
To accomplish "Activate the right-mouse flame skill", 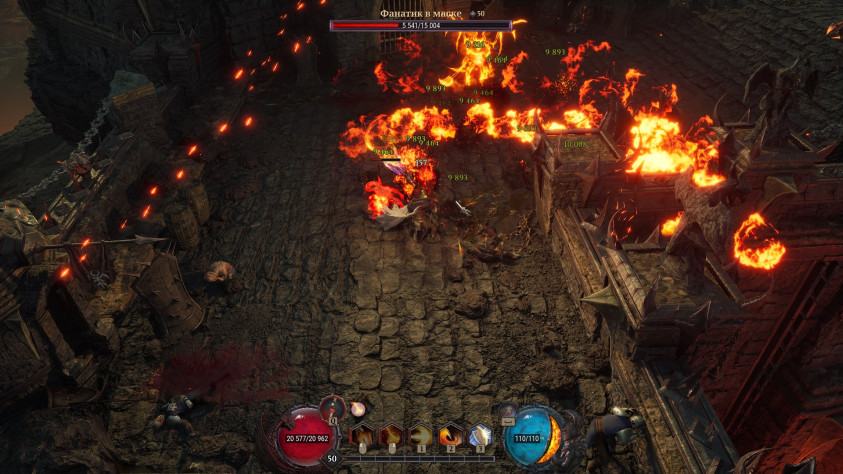I will [x=390, y=435].
